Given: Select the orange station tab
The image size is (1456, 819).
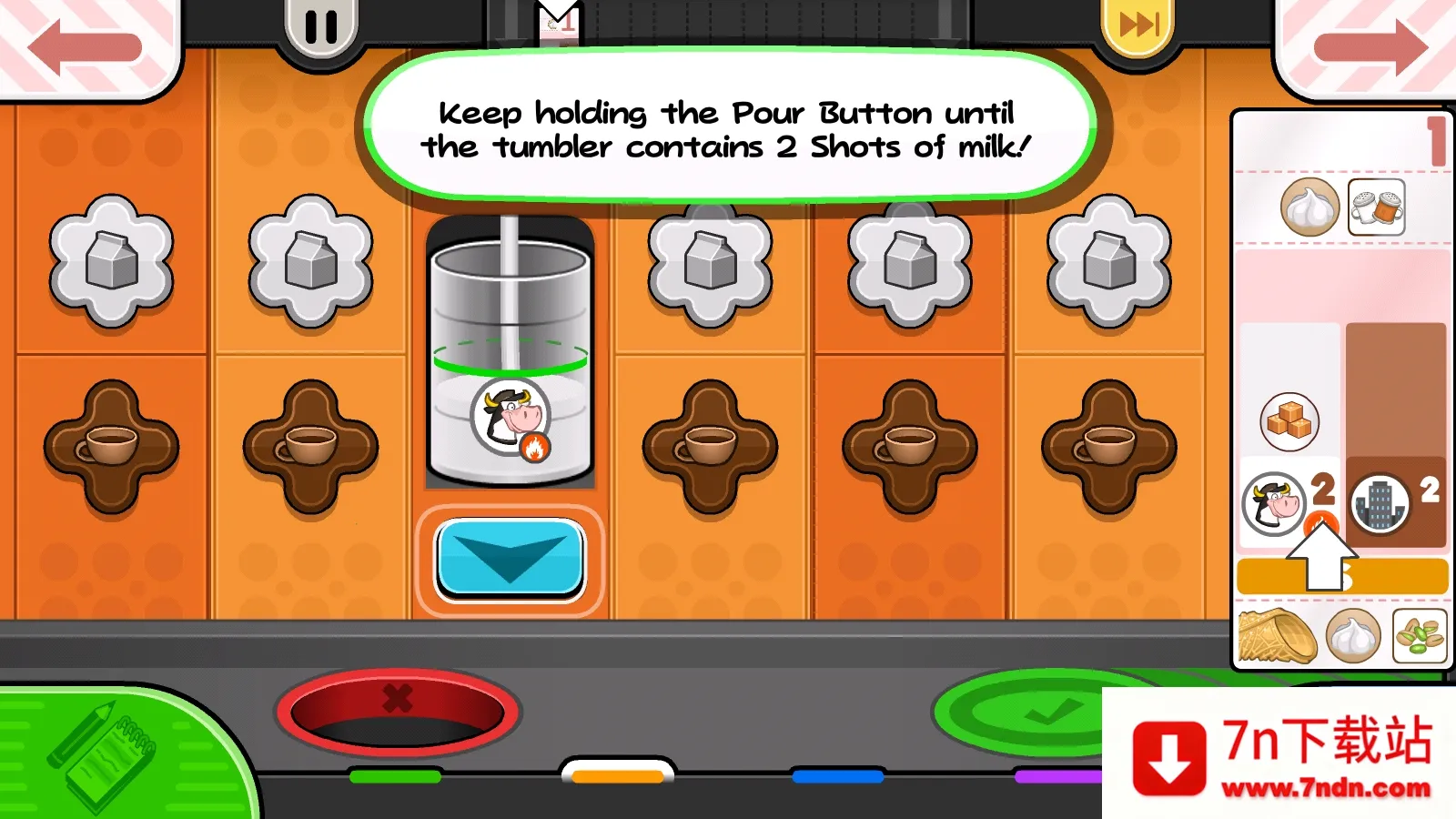Looking at the screenshot, I should (618, 775).
